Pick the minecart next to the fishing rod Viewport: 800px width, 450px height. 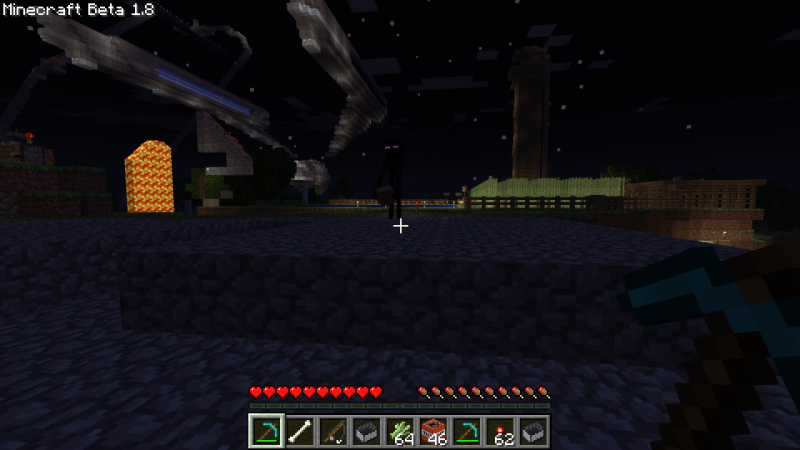366,431
